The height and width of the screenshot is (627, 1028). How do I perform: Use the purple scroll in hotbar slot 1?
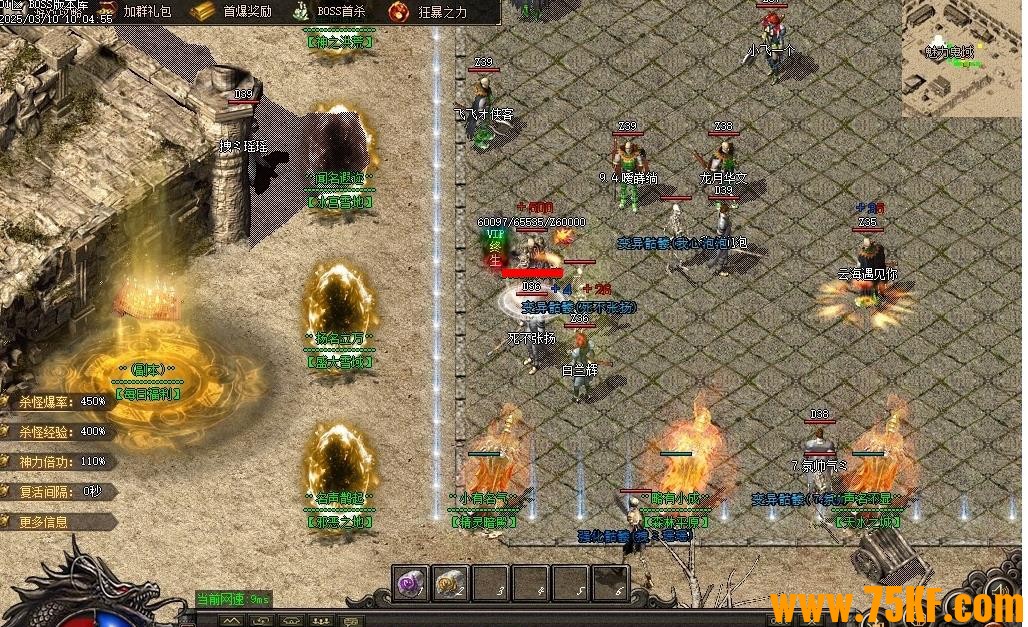tap(410, 583)
